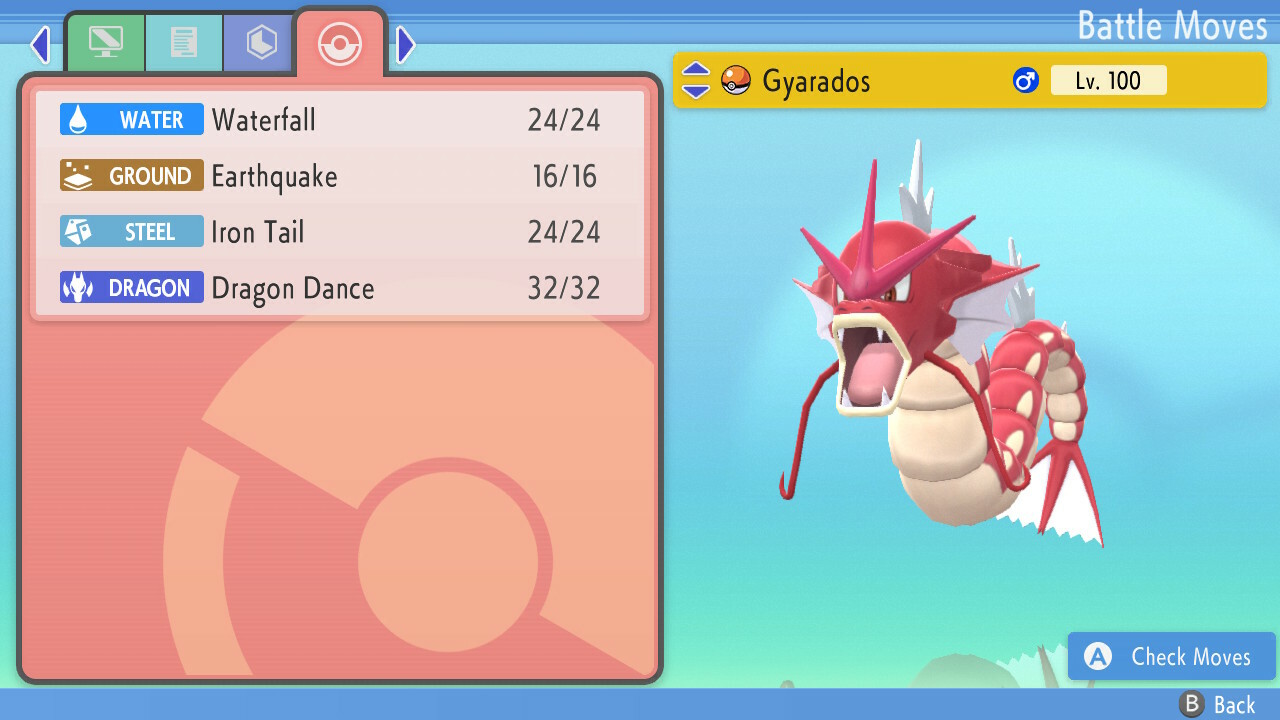
Task: Select the male gender symbol on the info bar
Action: pyautogui.click(x=1026, y=80)
